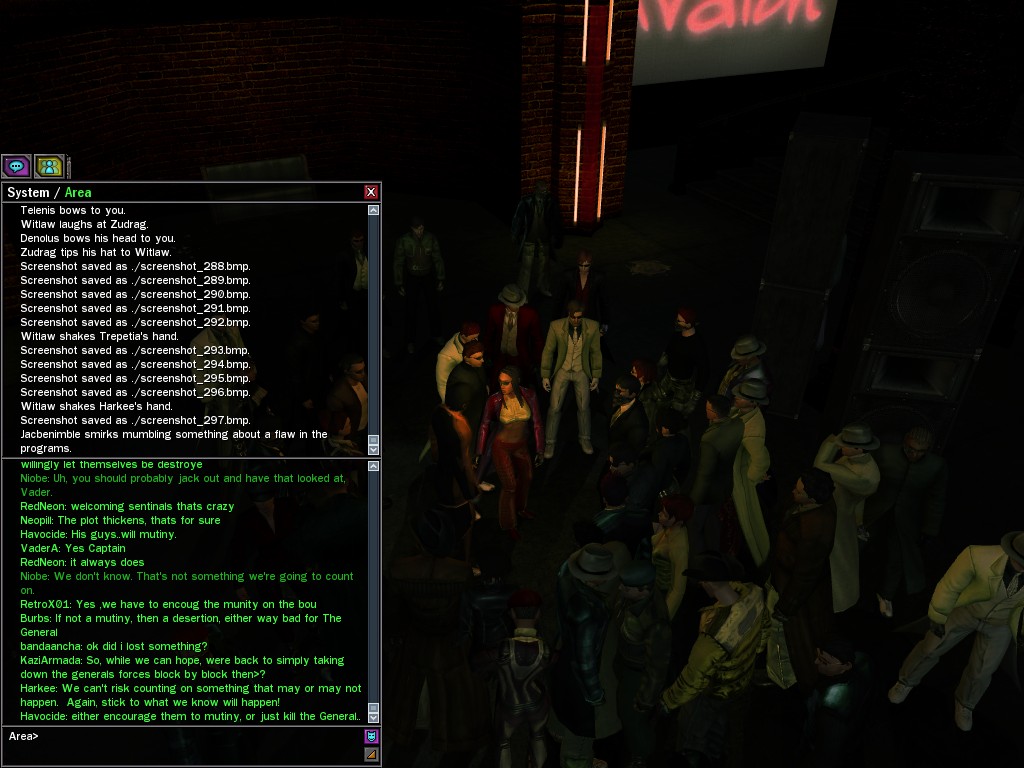Click the Area chat's scroll-down arrow
This screenshot has height=768, width=1024.
click(374, 717)
